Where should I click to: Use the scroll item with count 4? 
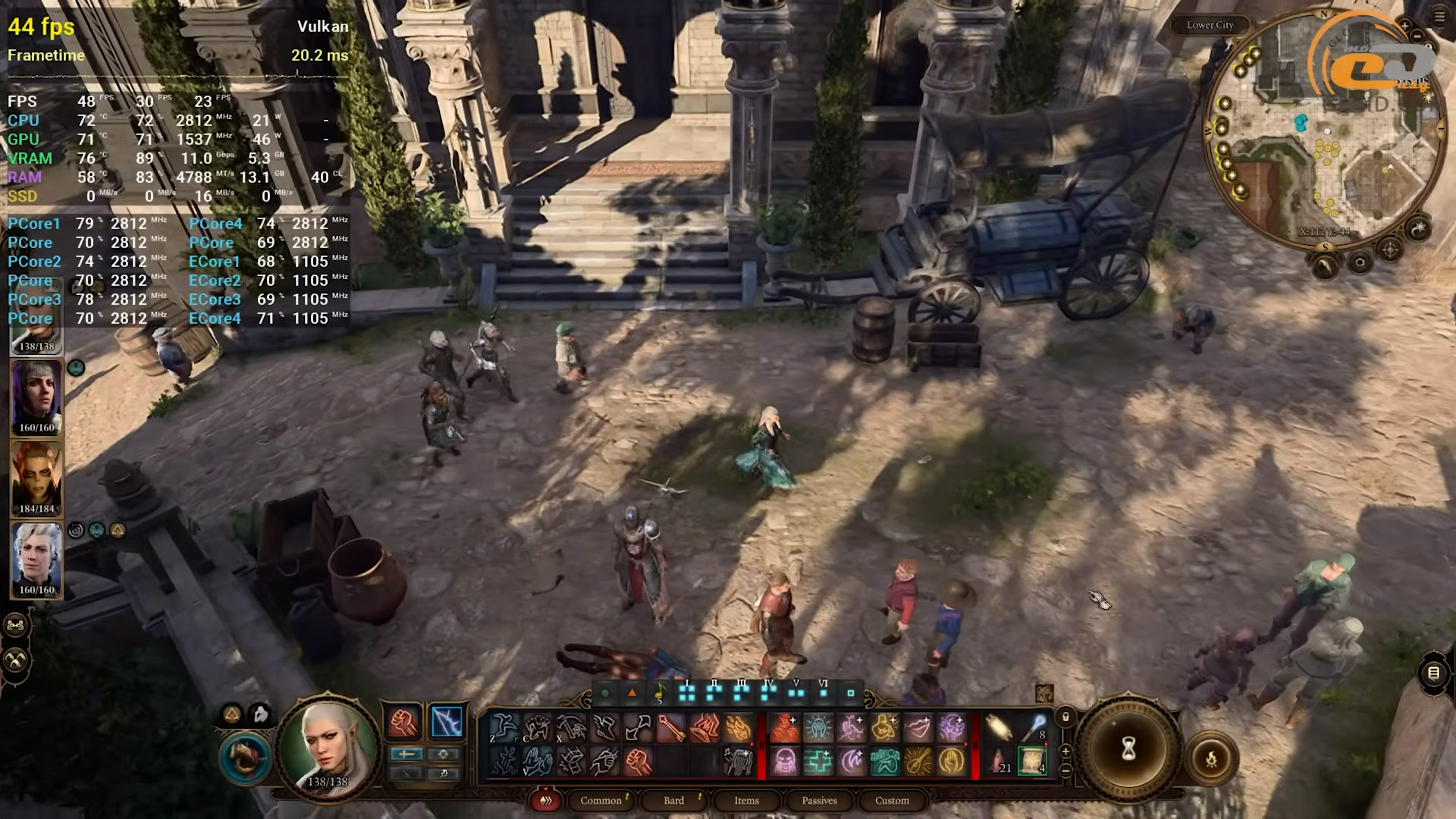pyautogui.click(x=1031, y=761)
